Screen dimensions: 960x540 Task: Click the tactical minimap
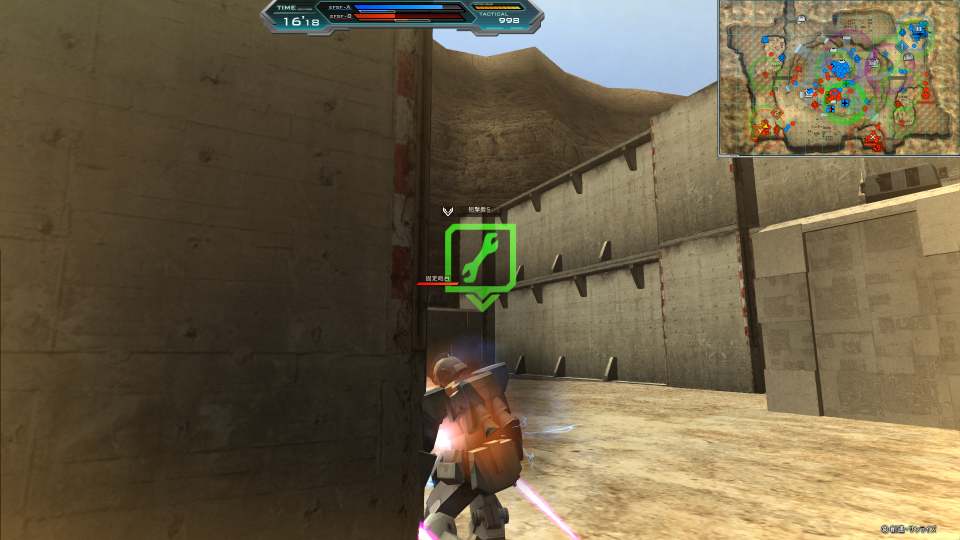tap(838, 78)
